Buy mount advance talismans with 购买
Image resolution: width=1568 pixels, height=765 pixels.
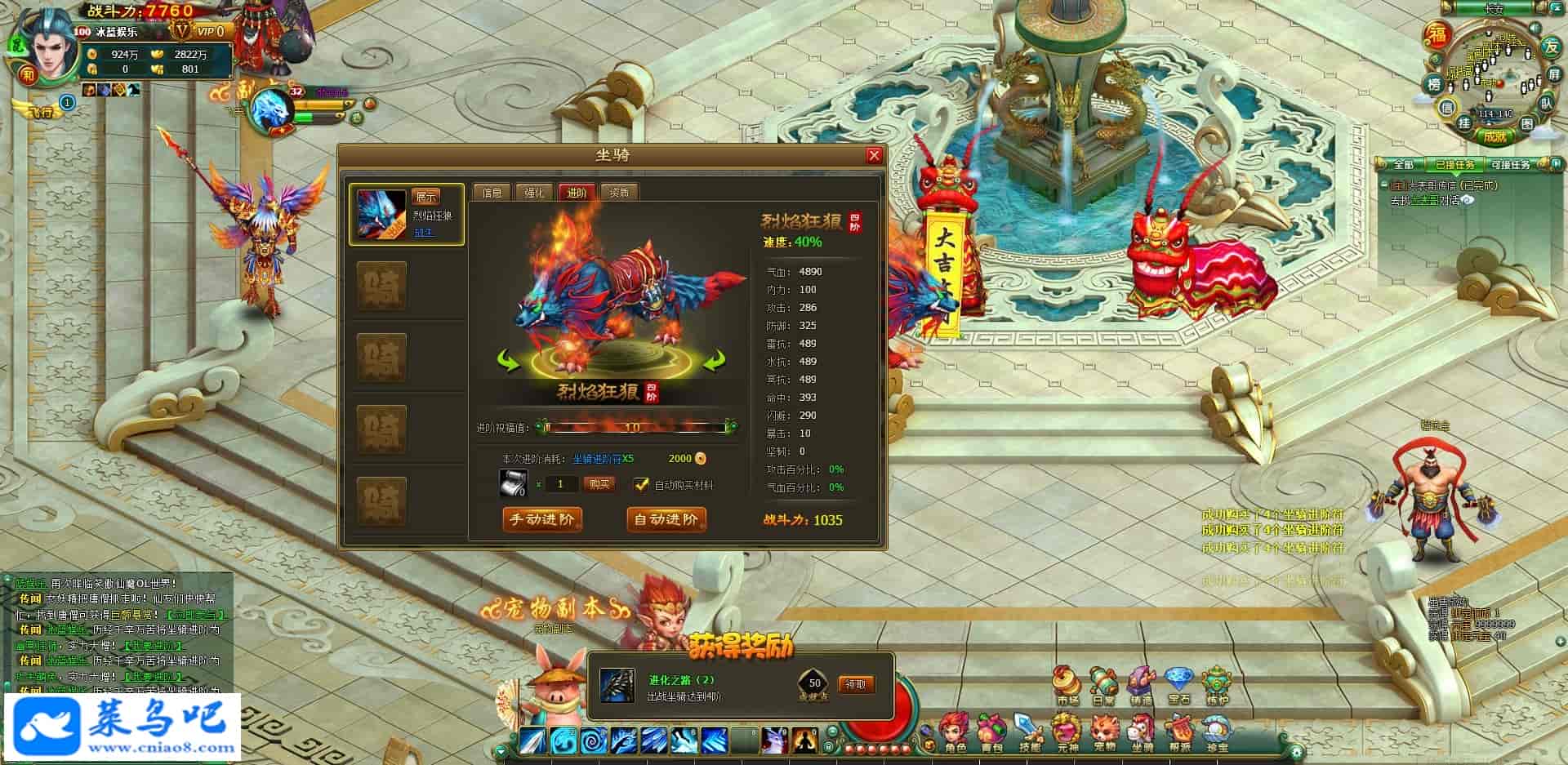point(599,484)
